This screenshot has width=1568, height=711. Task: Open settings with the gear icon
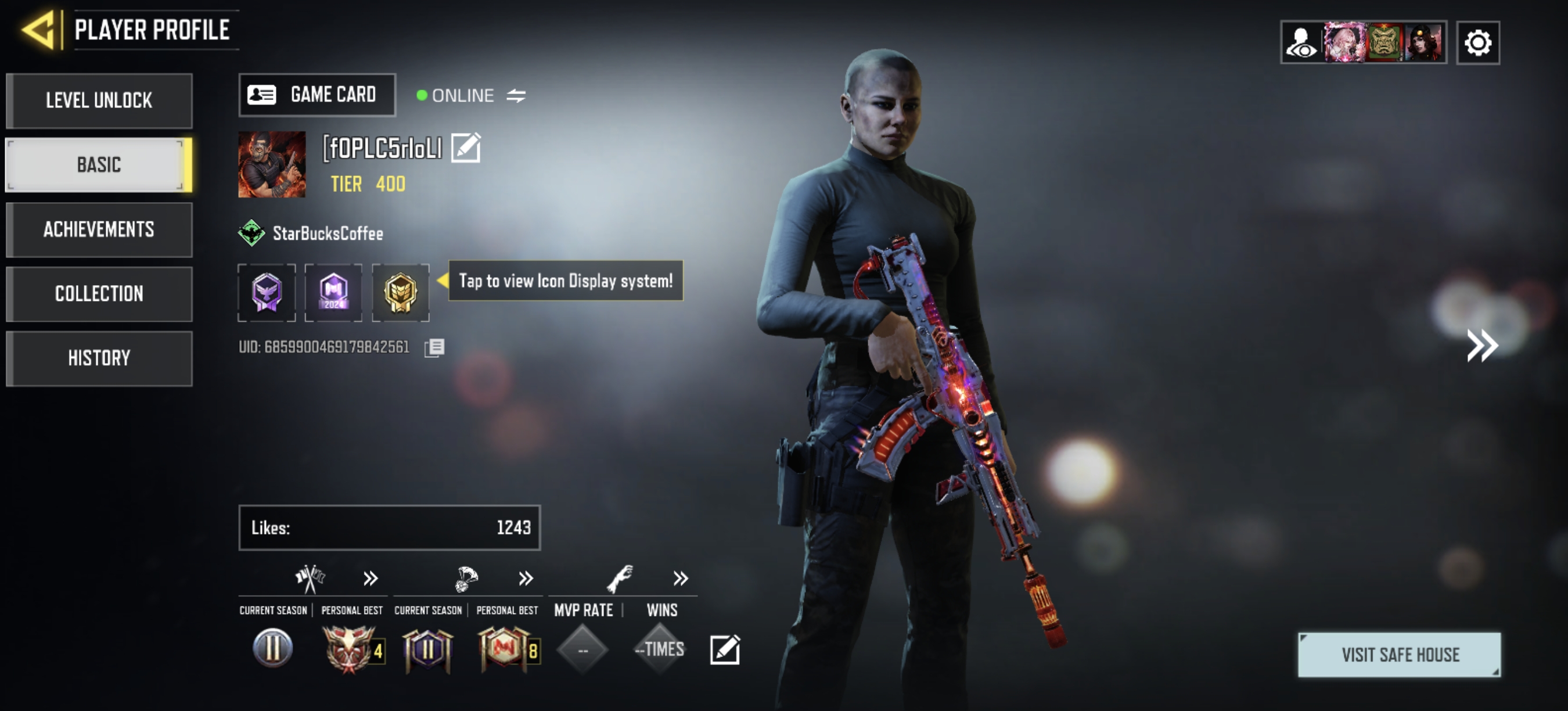(x=1477, y=42)
